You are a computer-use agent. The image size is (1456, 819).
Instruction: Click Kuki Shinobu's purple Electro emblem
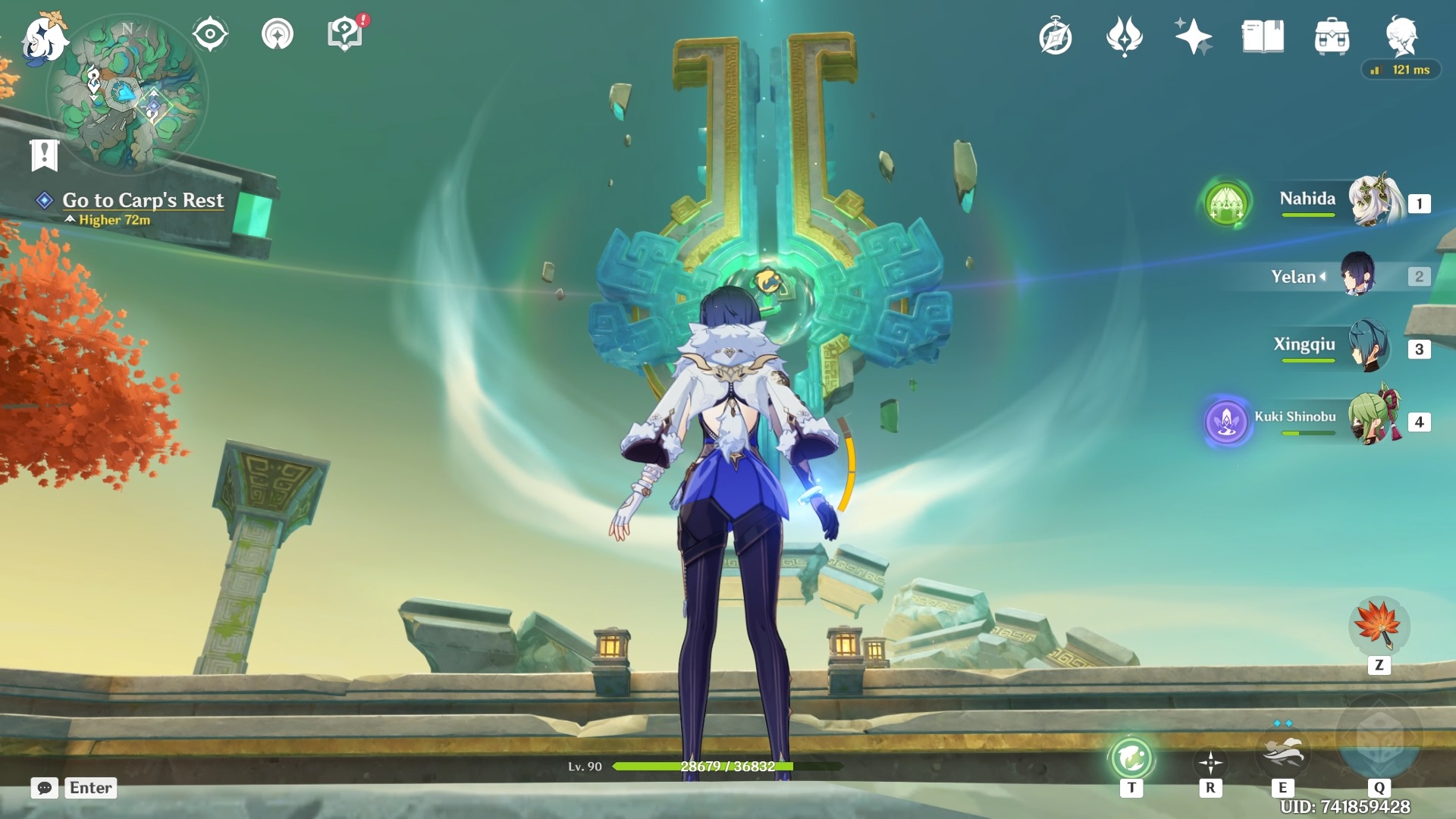click(x=1227, y=422)
